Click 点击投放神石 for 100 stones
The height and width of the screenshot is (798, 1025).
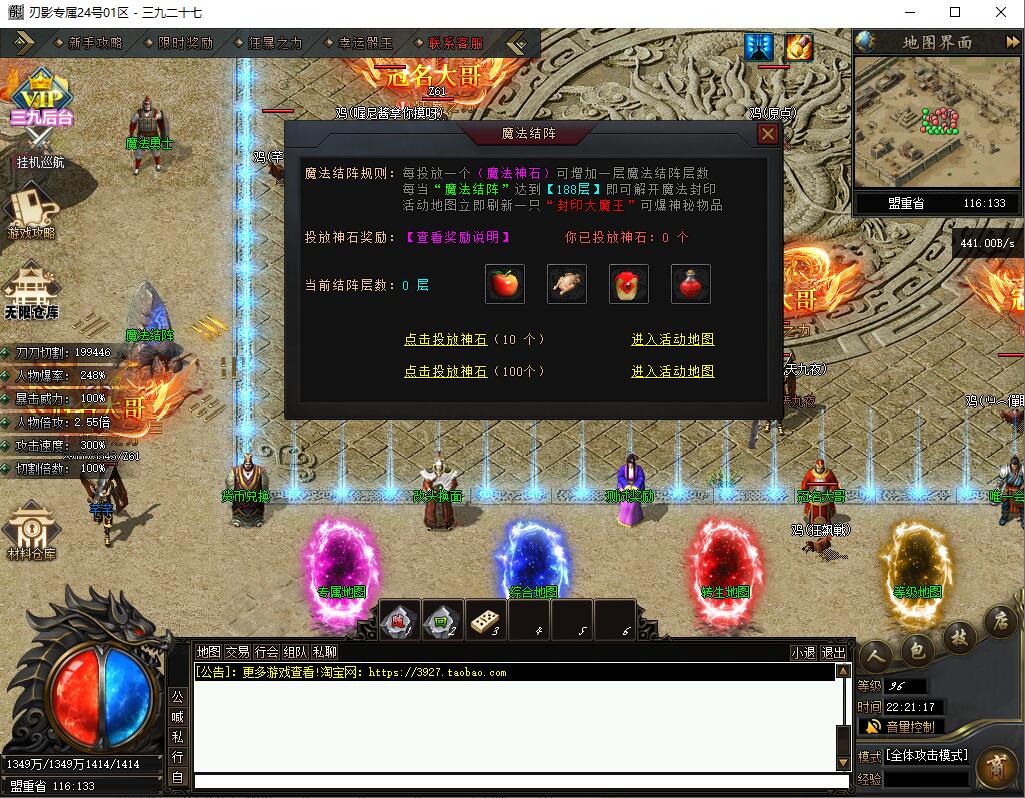pyautogui.click(x=445, y=371)
